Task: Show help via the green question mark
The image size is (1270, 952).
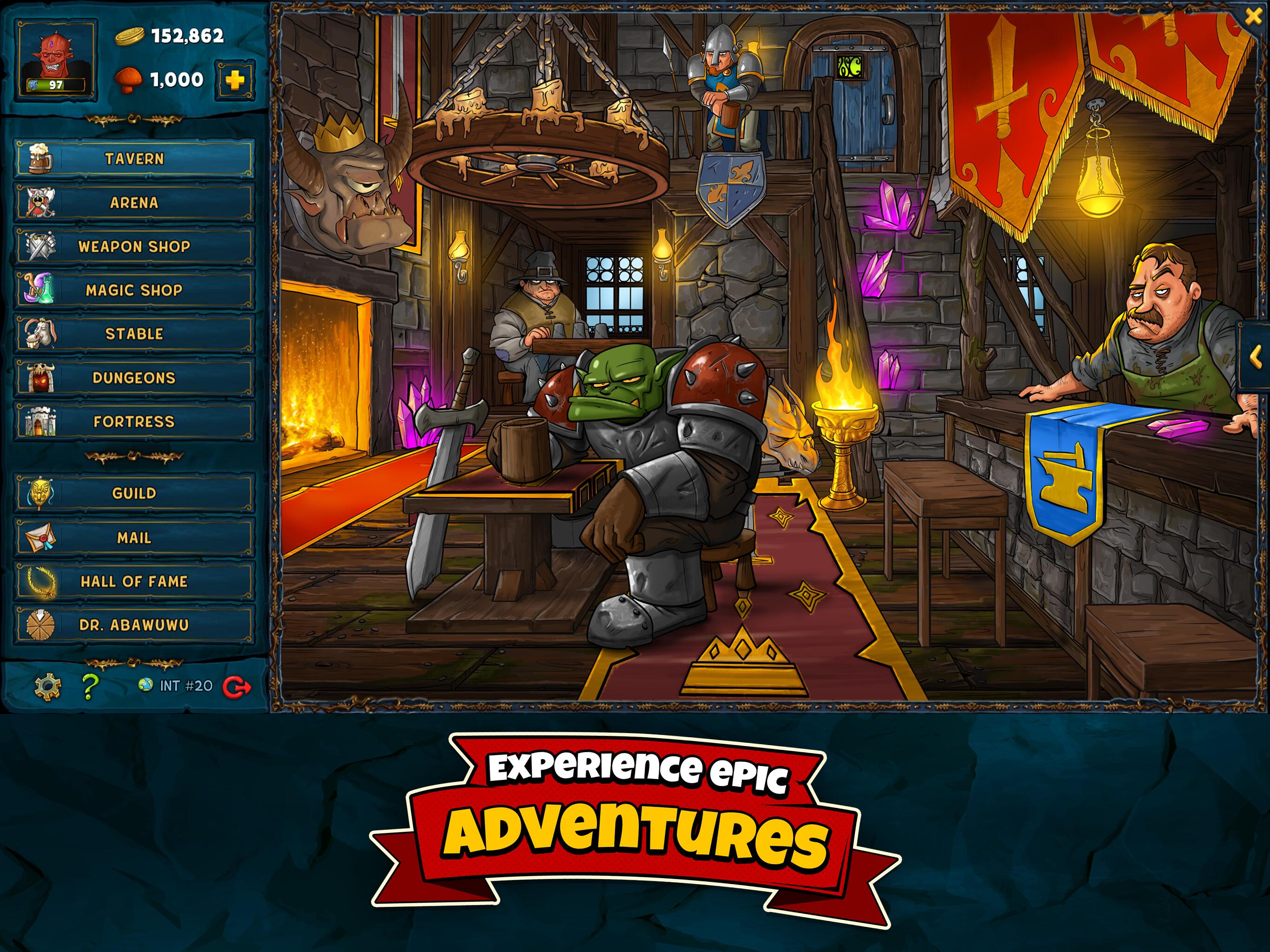Action: point(90,686)
